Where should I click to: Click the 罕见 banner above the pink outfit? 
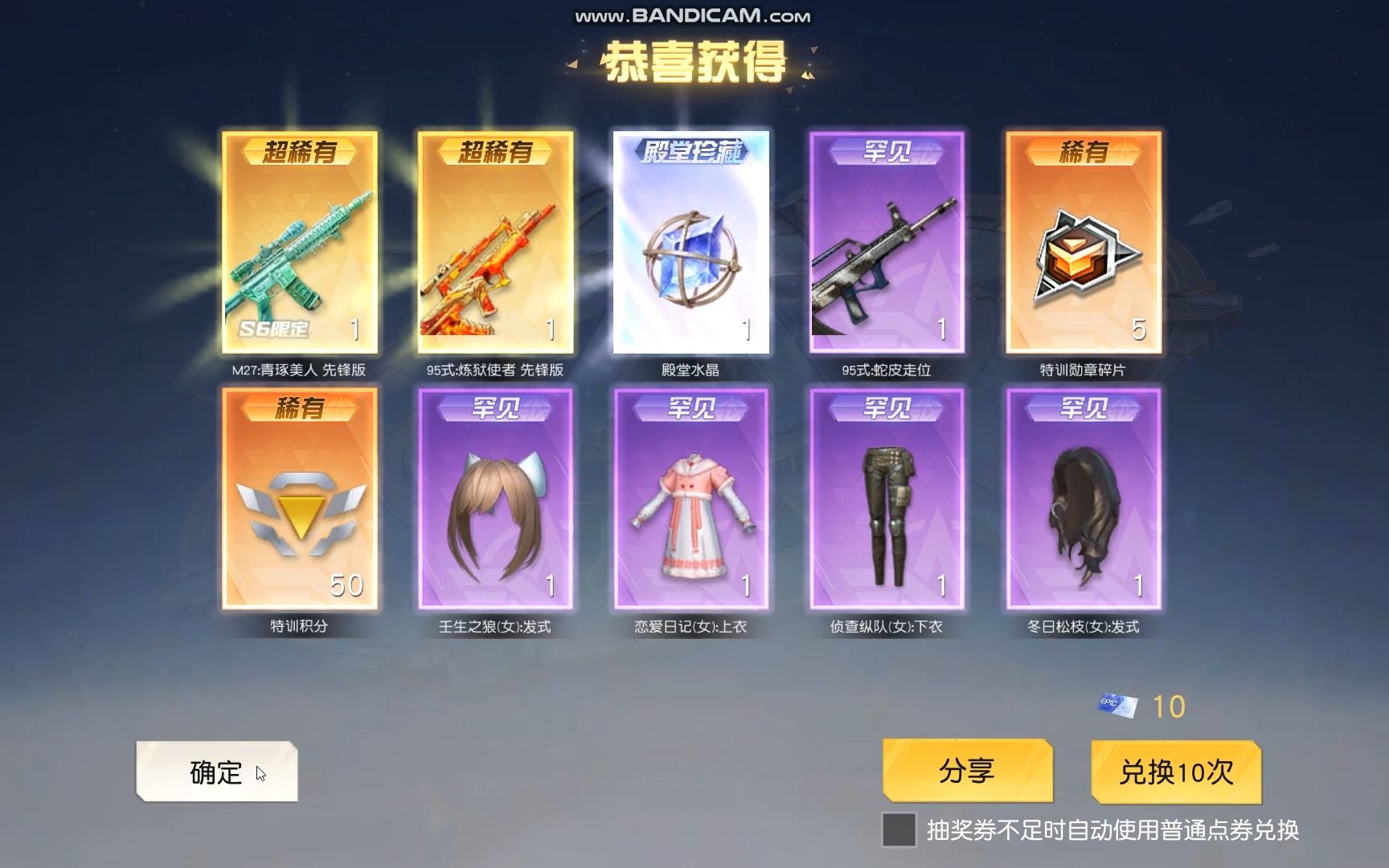click(689, 410)
